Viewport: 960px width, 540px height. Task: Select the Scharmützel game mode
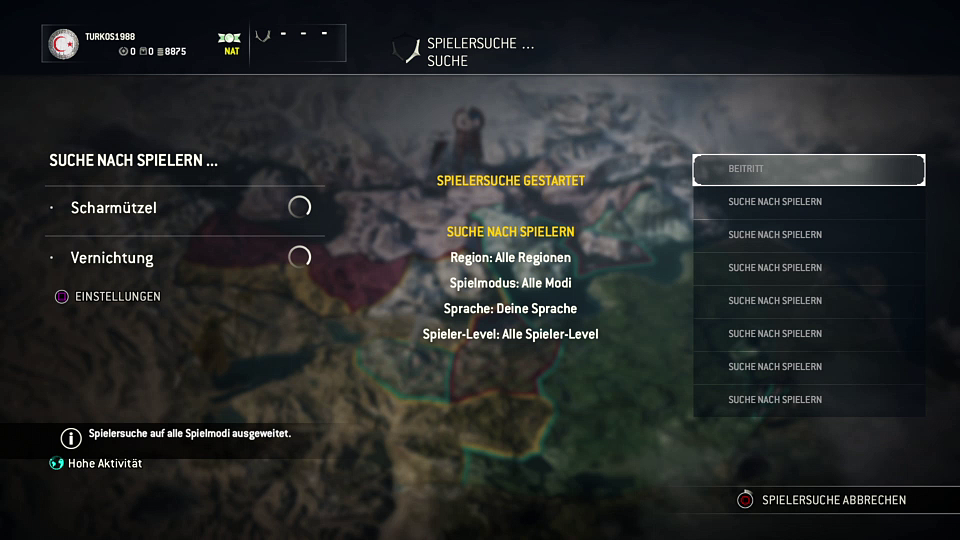pyautogui.click(x=114, y=208)
